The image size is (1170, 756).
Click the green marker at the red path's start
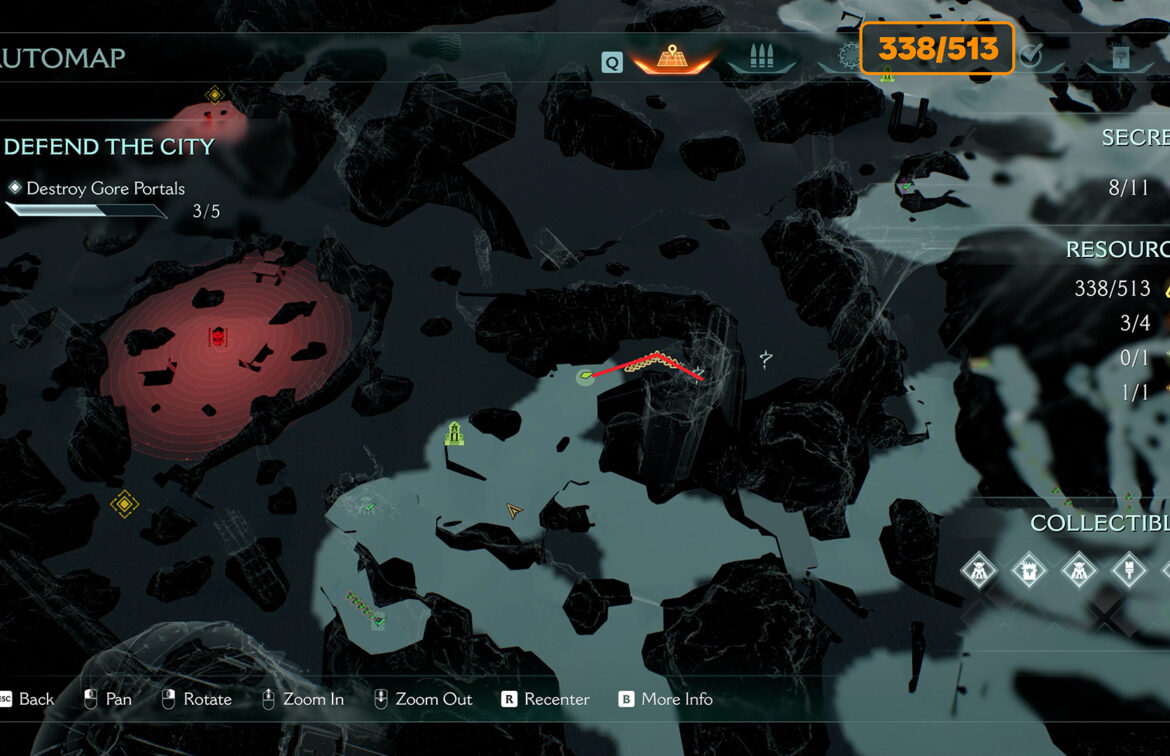tap(585, 377)
